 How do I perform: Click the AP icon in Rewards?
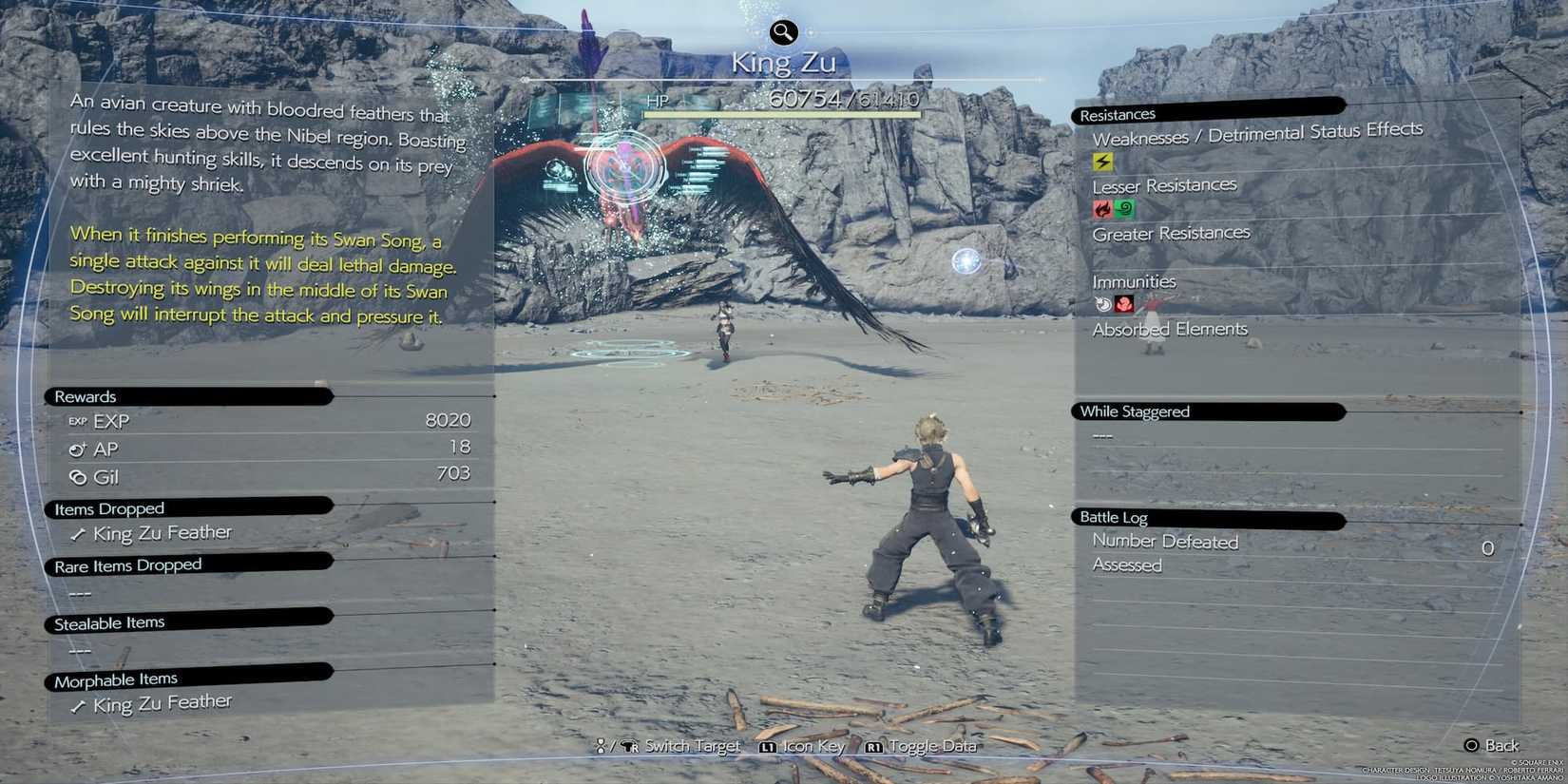point(78,449)
